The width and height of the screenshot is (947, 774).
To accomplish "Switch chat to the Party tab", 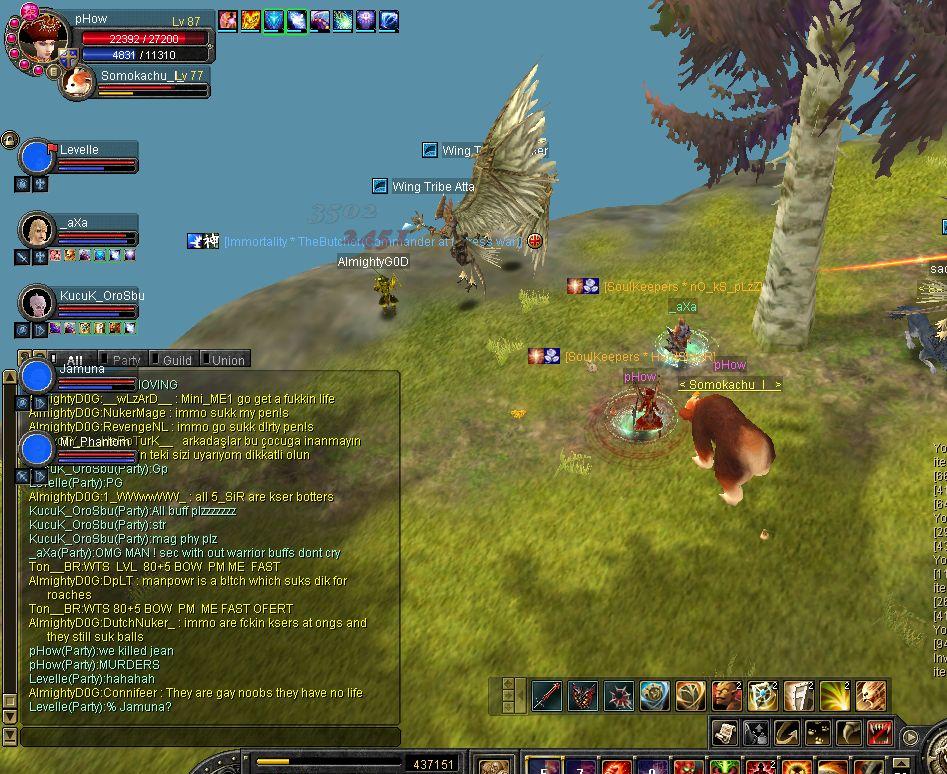I will coord(126,360).
